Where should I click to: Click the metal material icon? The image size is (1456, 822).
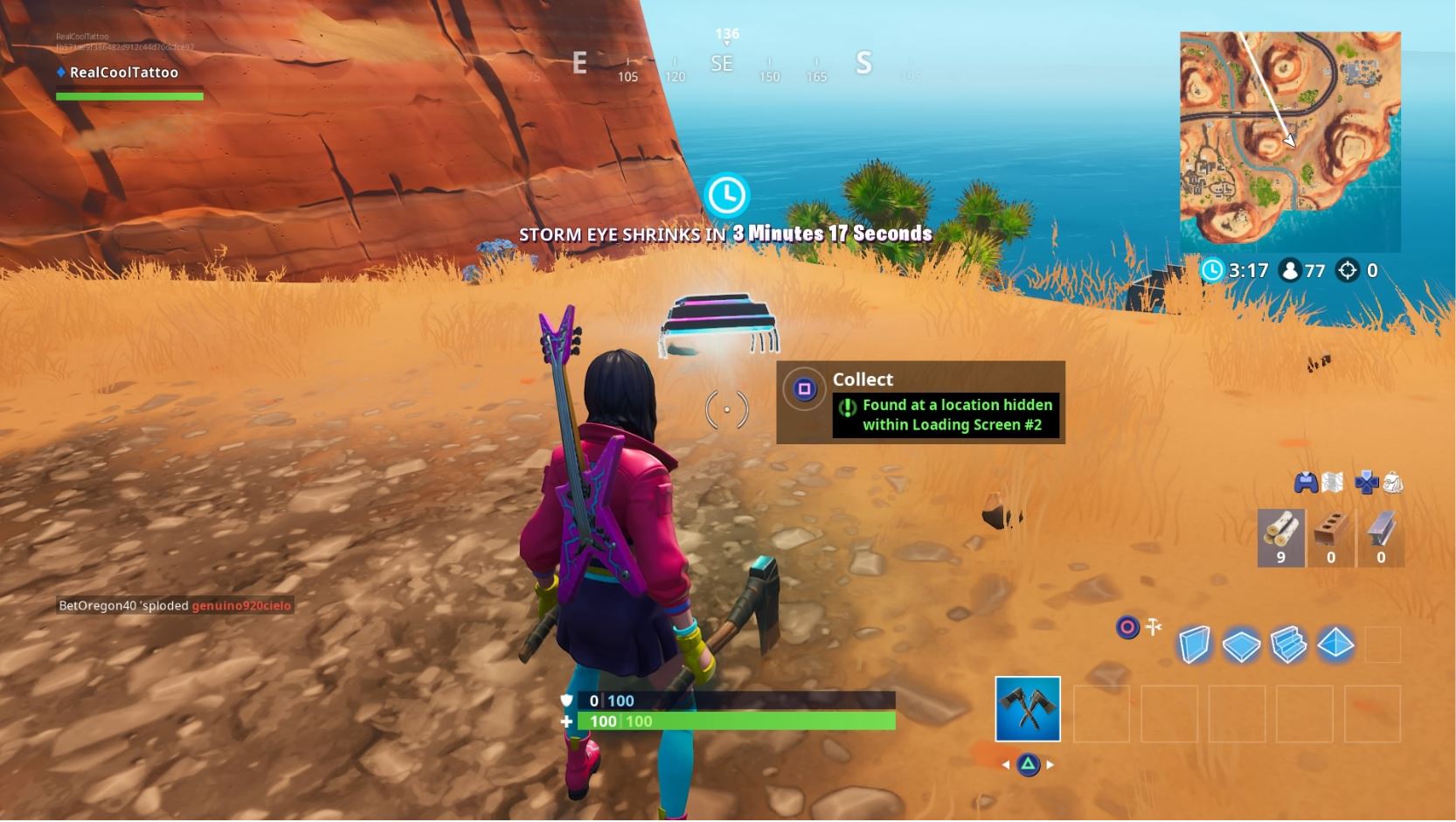[1381, 536]
